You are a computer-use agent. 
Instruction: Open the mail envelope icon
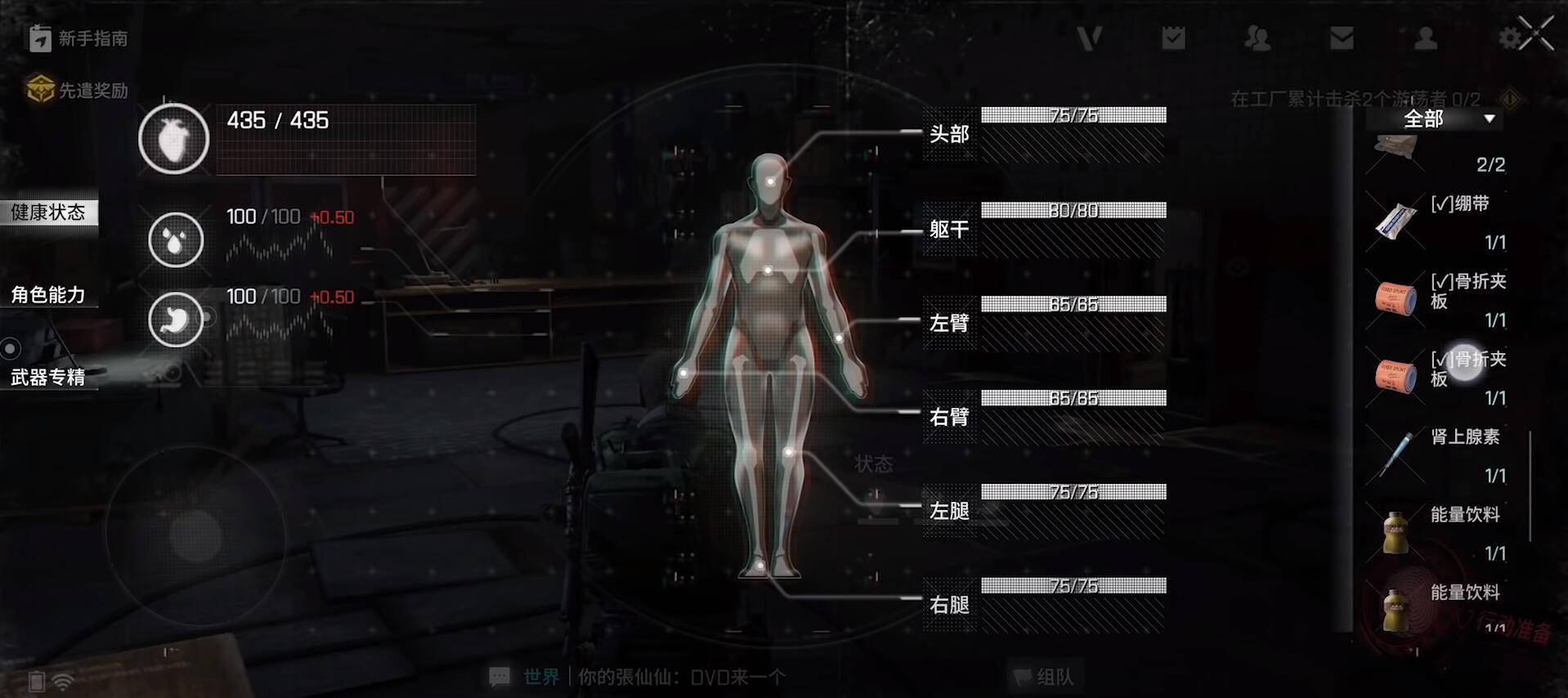[1342, 38]
